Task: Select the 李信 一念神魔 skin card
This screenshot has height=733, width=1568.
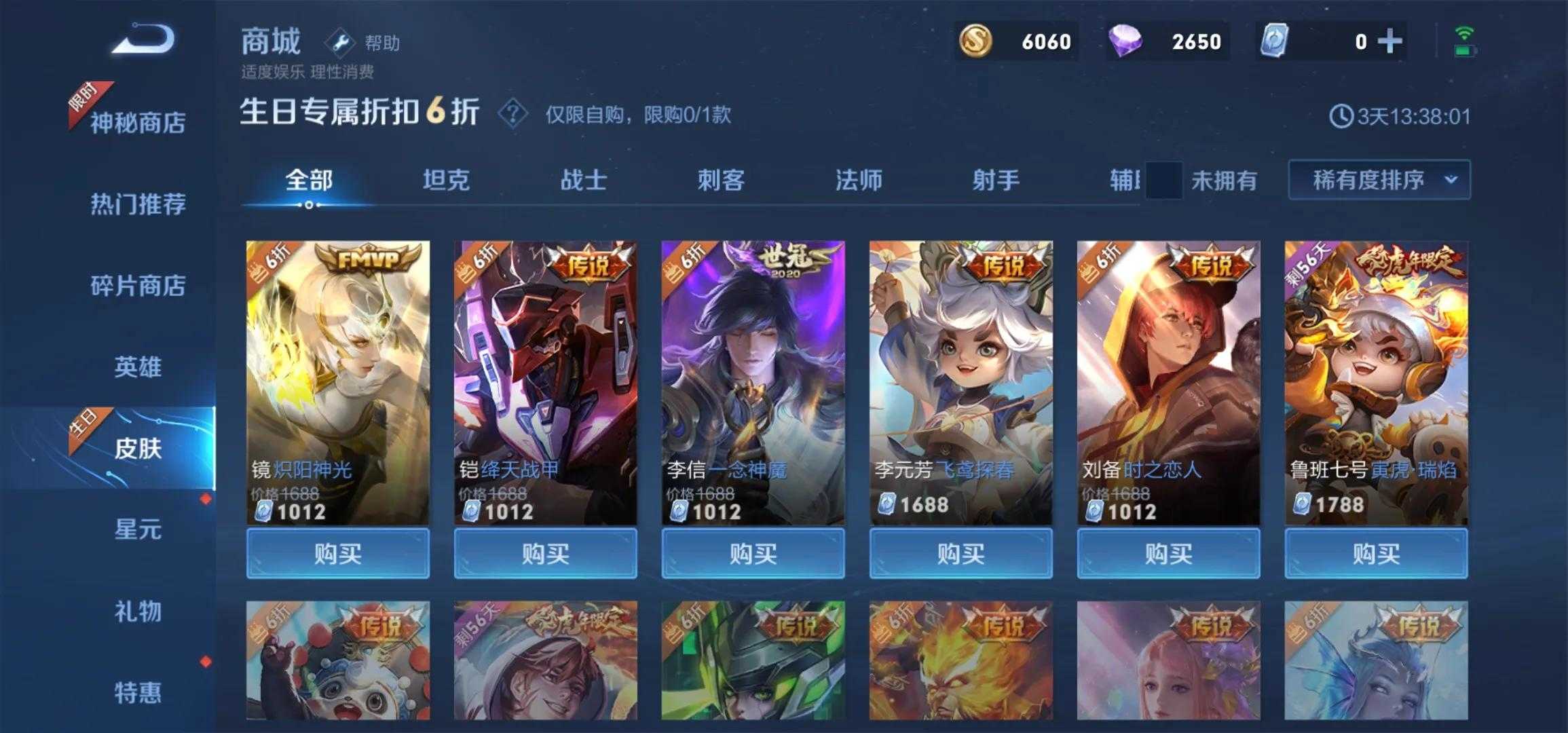Action: tap(753, 380)
